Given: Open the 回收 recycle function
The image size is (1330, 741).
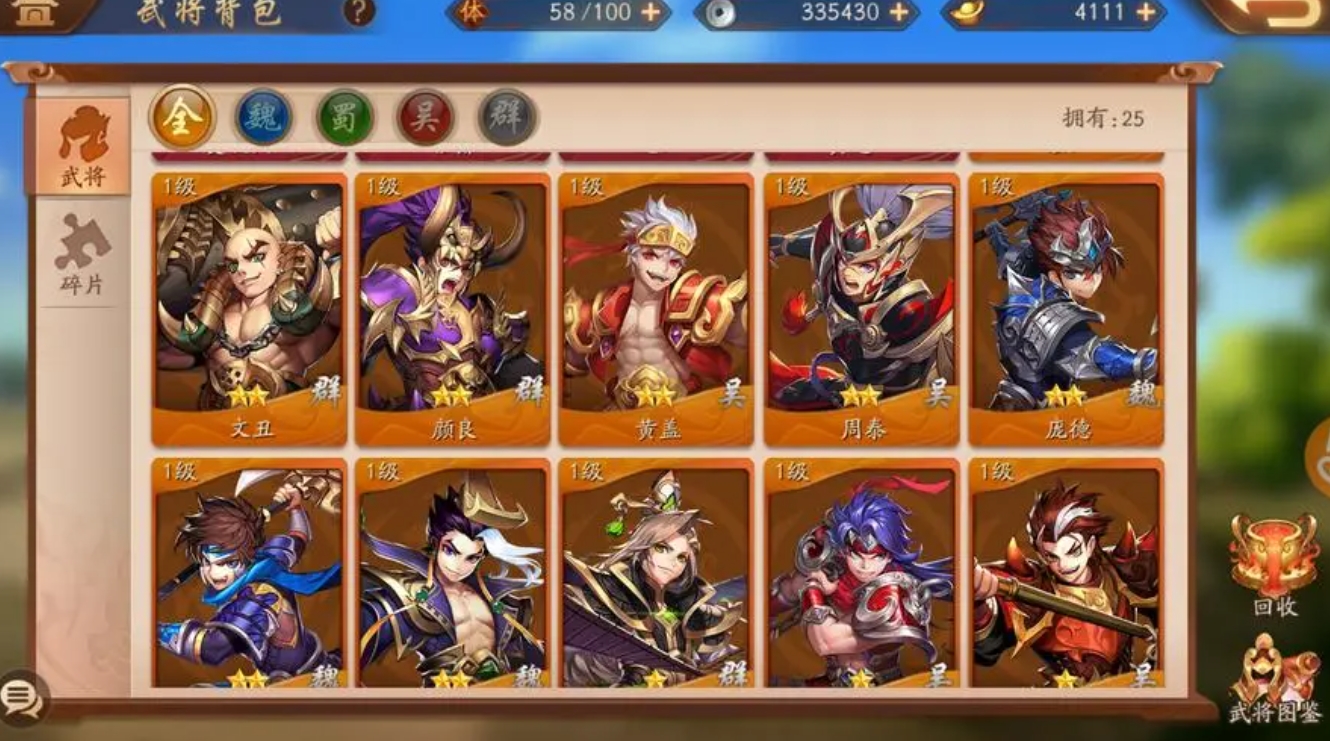Looking at the screenshot, I should click(x=1274, y=565).
